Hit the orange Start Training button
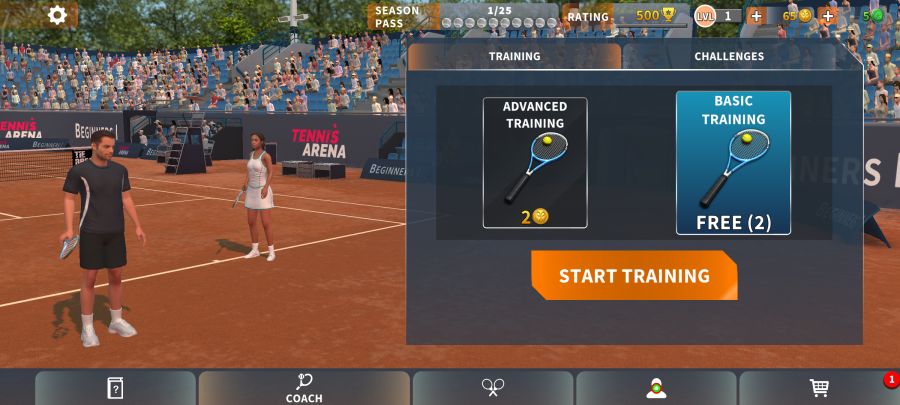 click(x=634, y=276)
